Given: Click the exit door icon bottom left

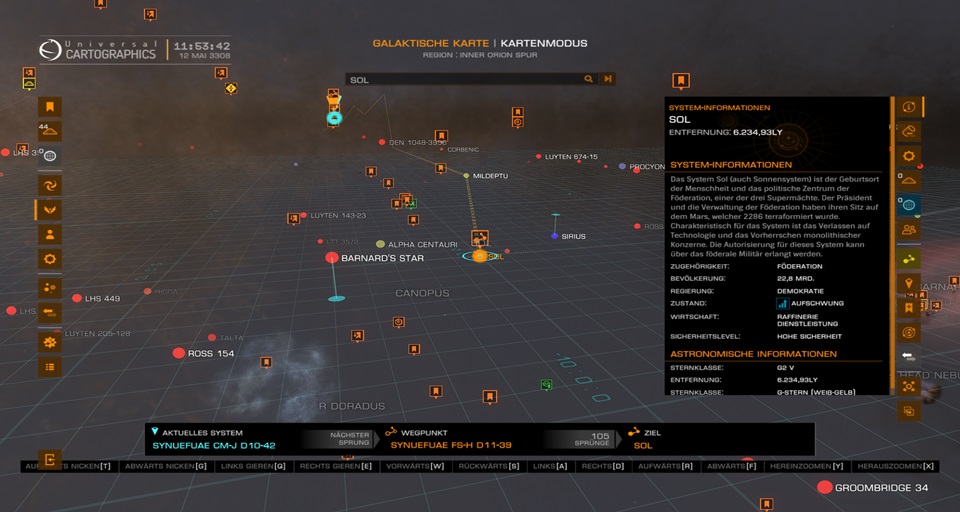Looking at the screenshot, I should pyautogui.click(x=50, y=459).
